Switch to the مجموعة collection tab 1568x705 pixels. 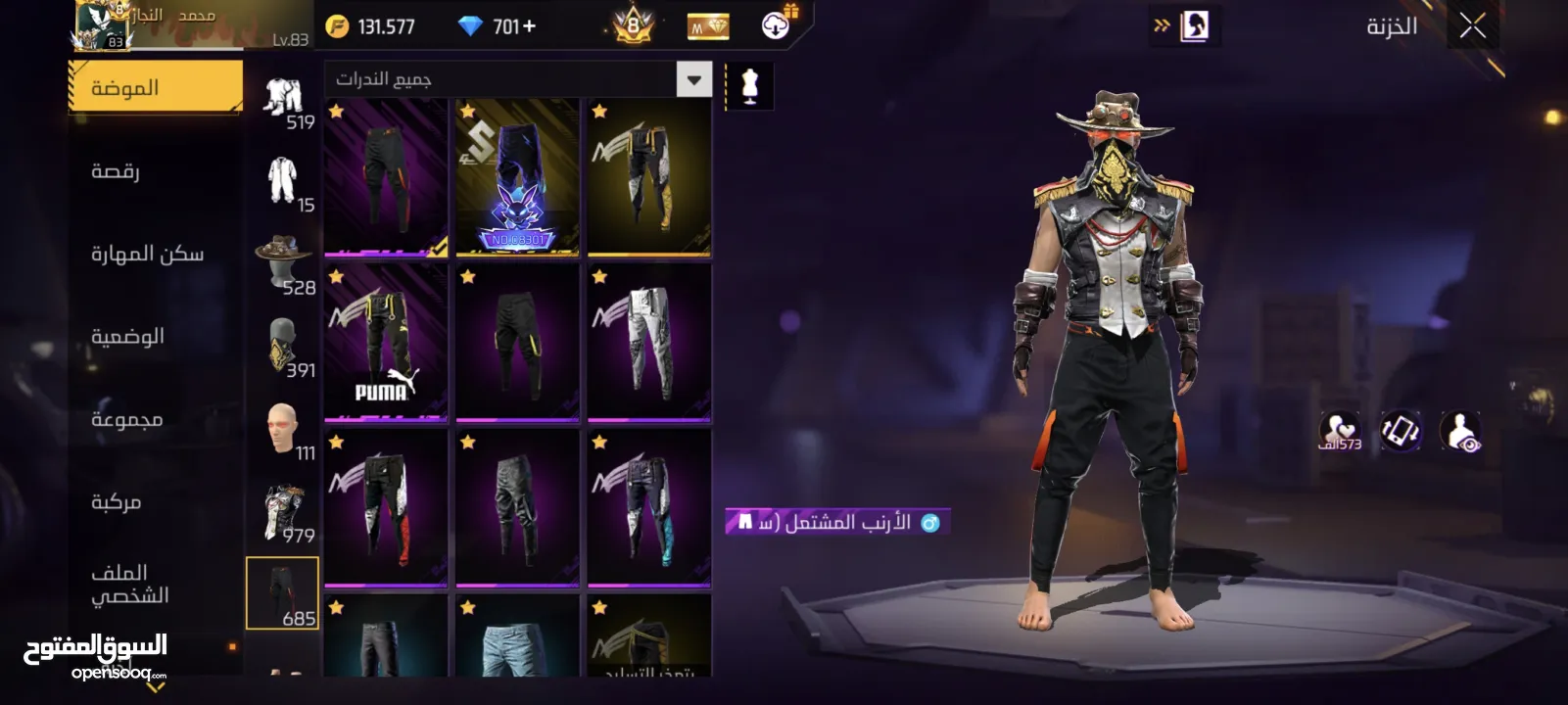click(x=127, y=420)
